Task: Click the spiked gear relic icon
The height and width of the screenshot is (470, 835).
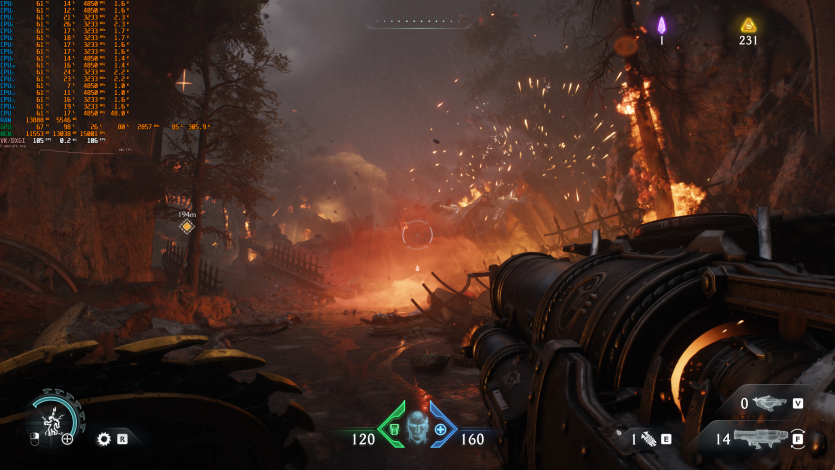Action: click(x=103, y=438)
